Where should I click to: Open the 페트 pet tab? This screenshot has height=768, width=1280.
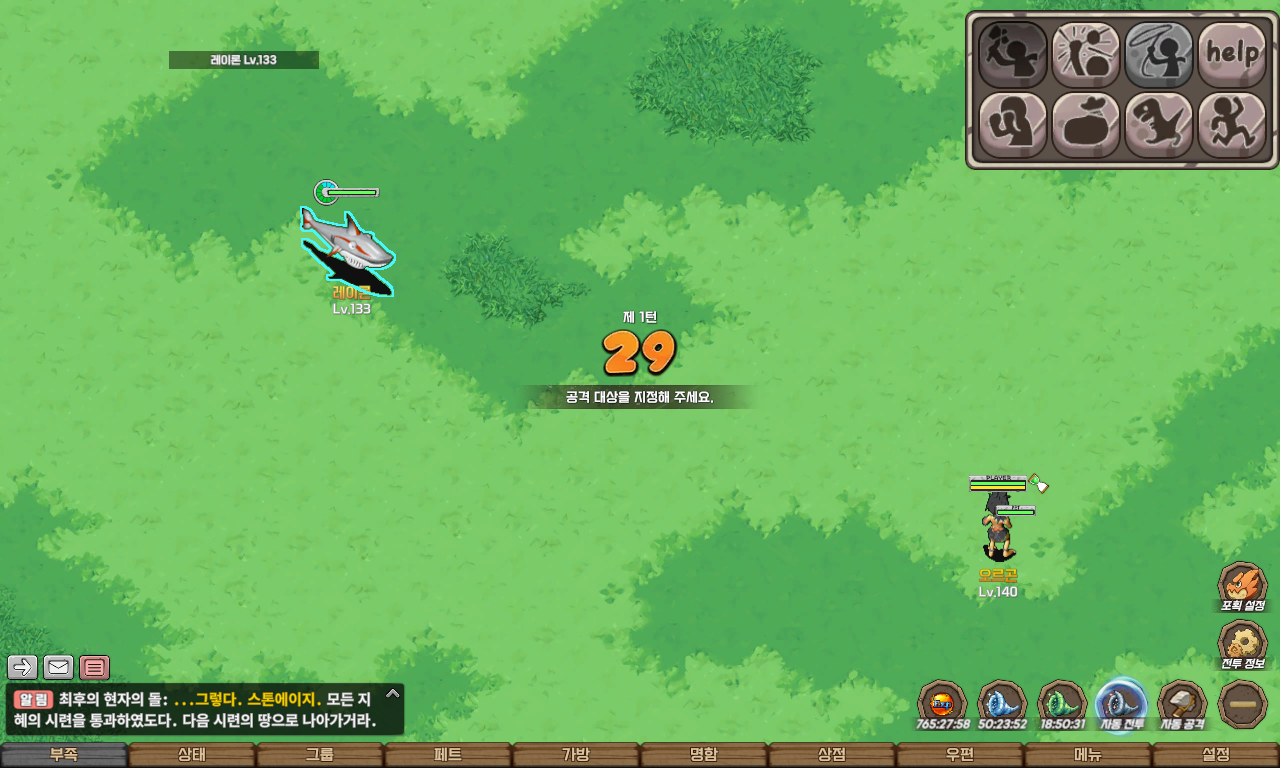point(448,755)
